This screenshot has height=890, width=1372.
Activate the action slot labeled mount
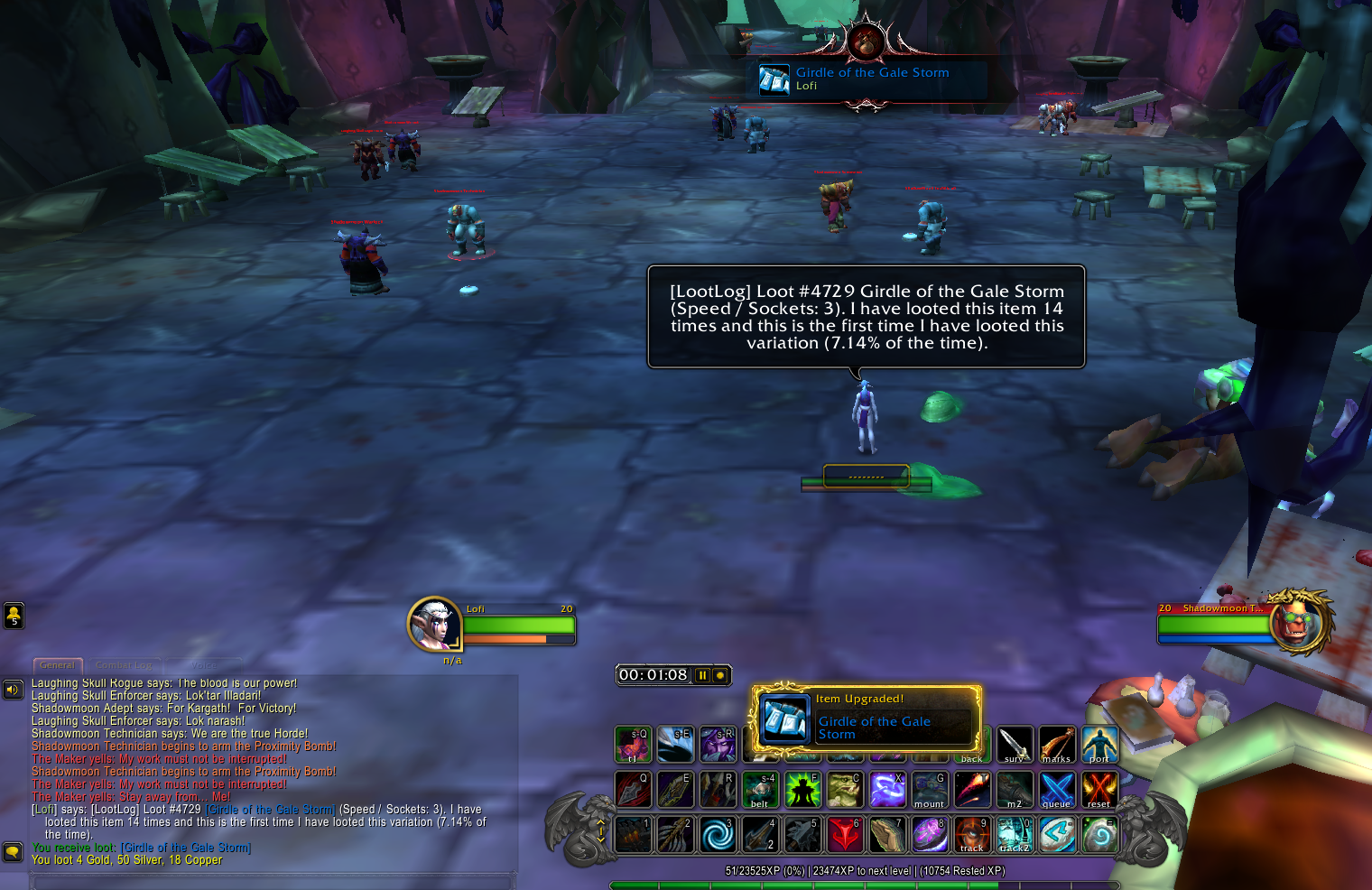(929, 790)
